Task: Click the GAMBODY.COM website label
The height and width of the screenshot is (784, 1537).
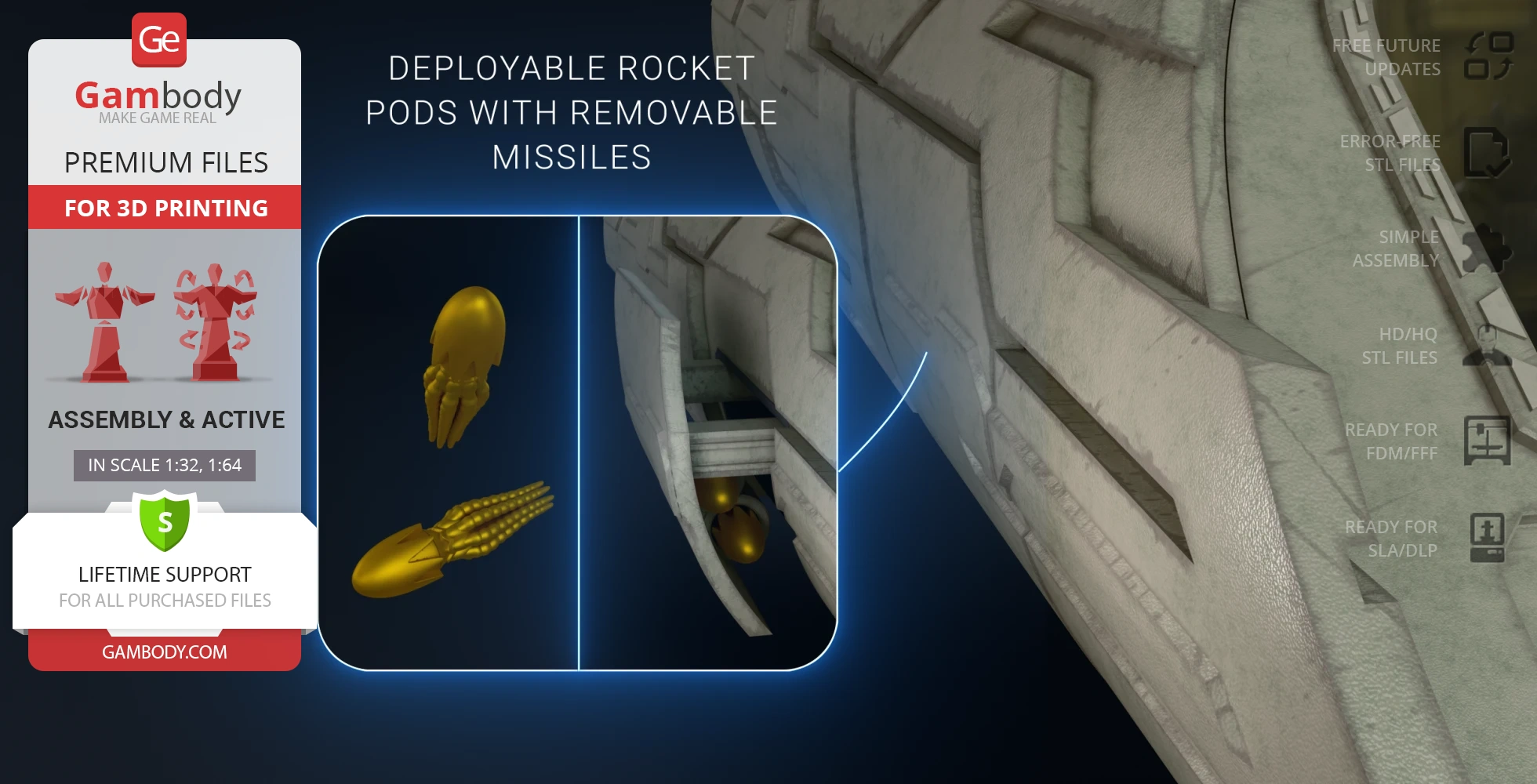Action: point(165,652)
